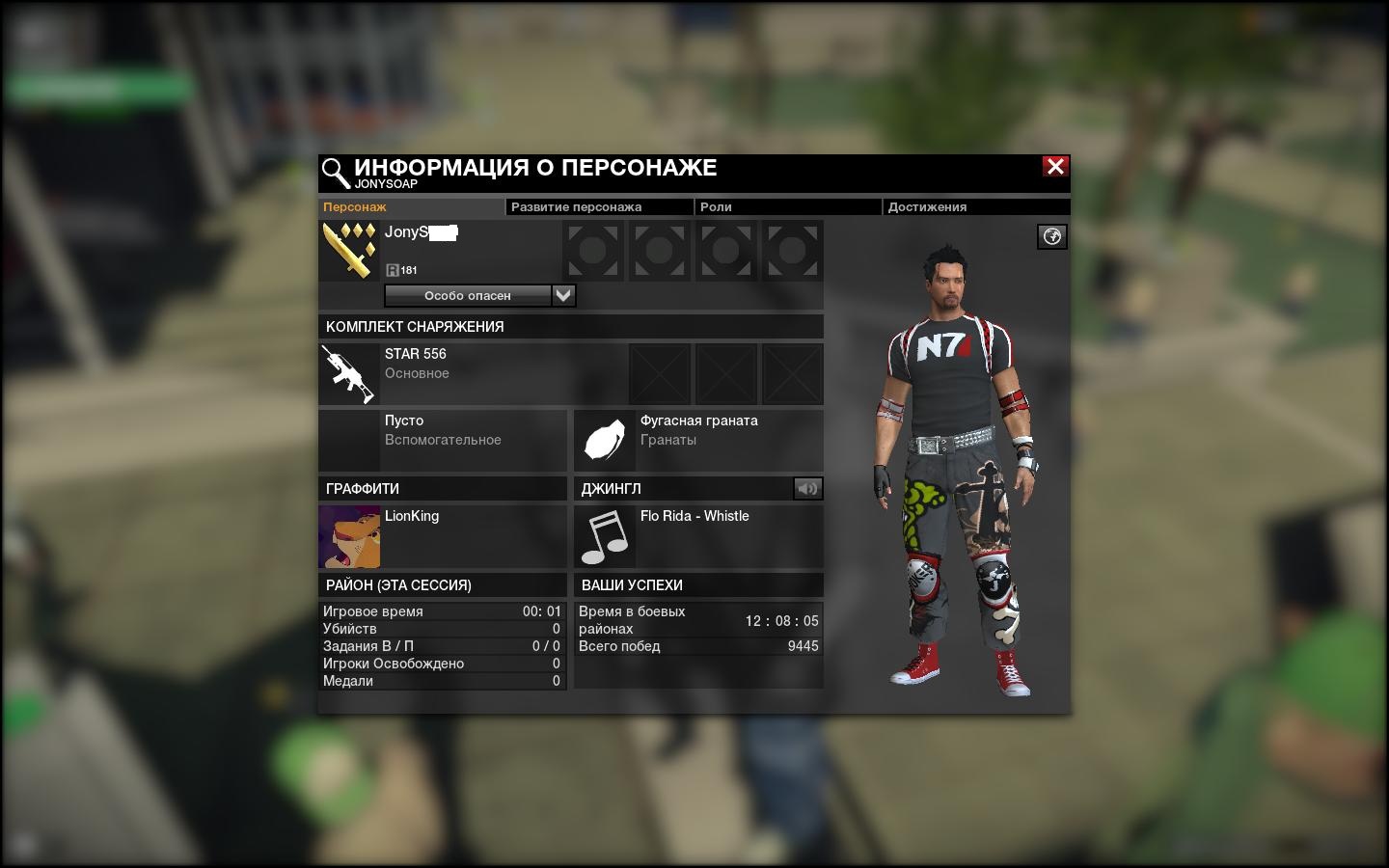Play the jingle with the speaker button
The height and width of the screenshot is (868, 1389).
click(807, 489)
